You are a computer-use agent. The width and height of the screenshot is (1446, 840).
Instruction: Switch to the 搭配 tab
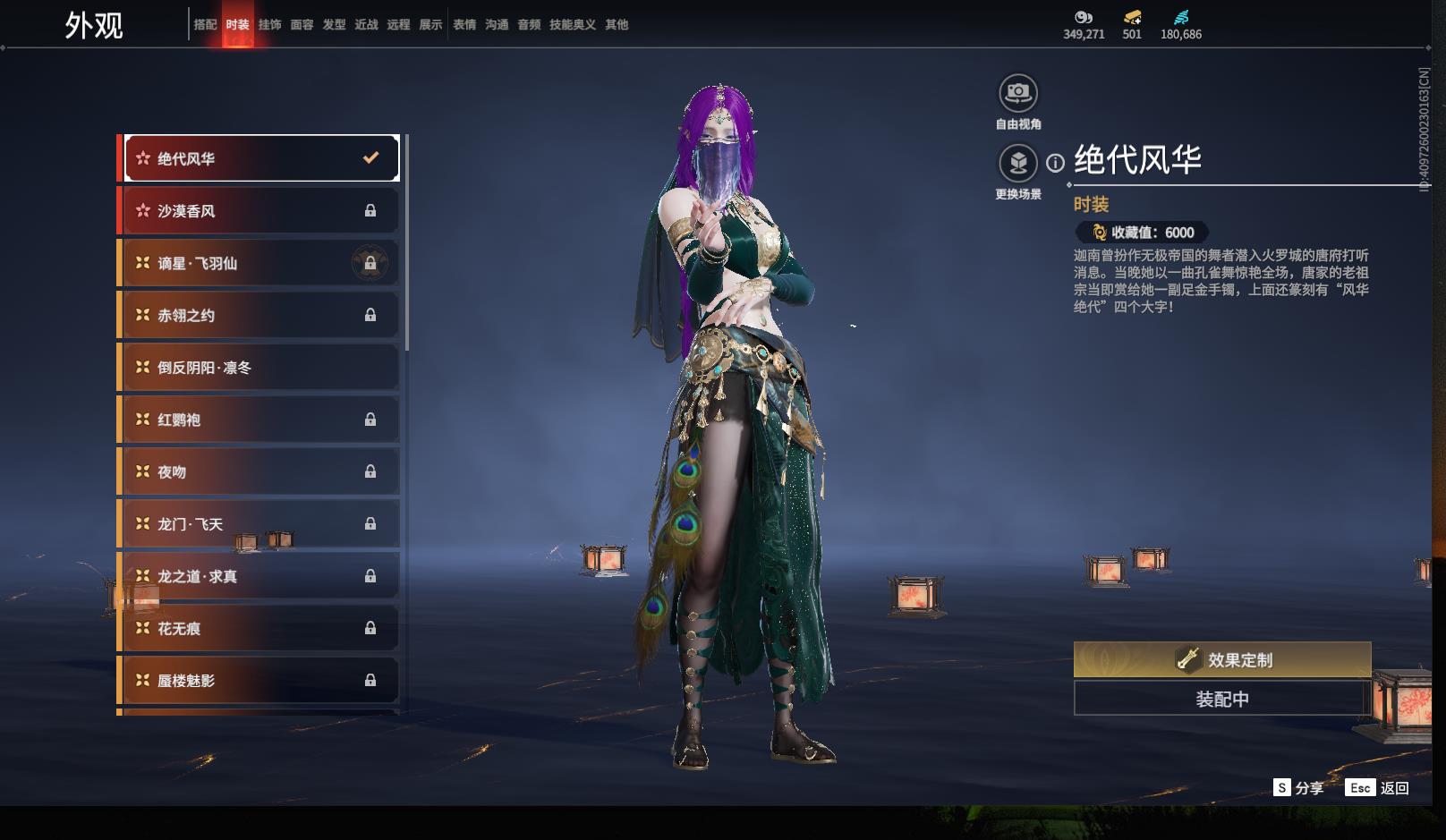click(x=205, y=25)
